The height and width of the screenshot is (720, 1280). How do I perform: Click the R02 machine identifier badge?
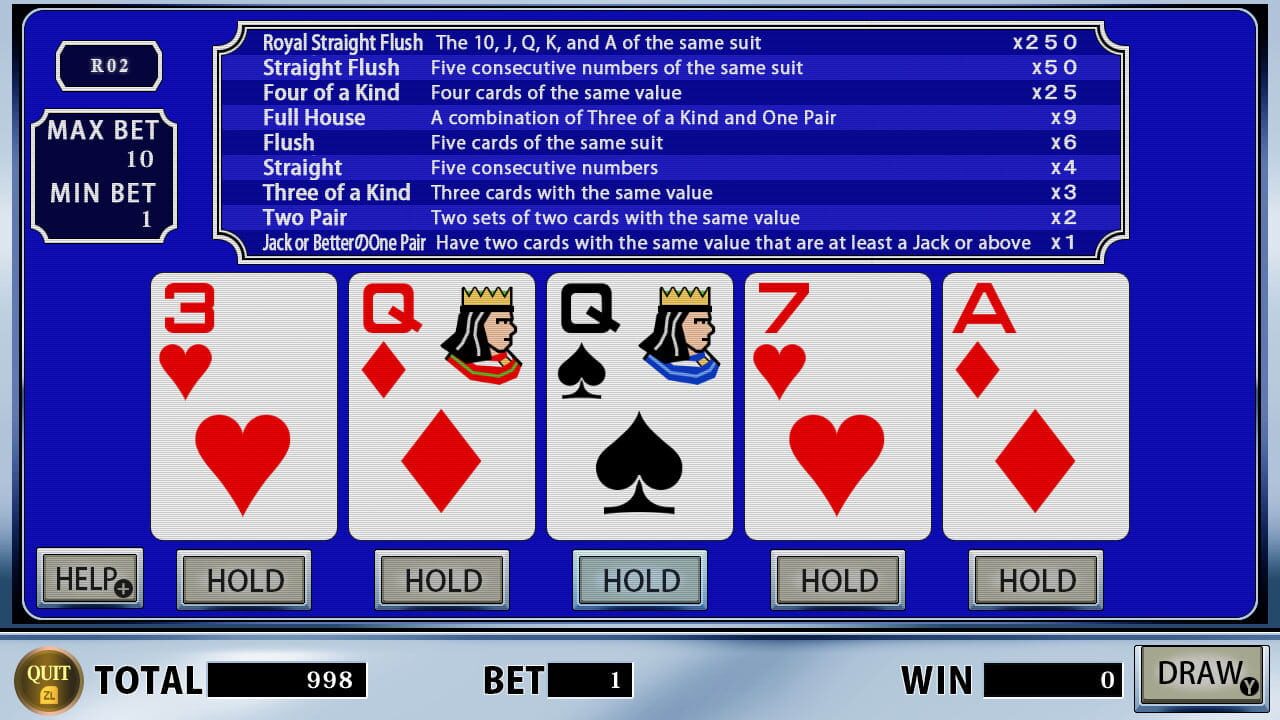(x=109, y=67)
